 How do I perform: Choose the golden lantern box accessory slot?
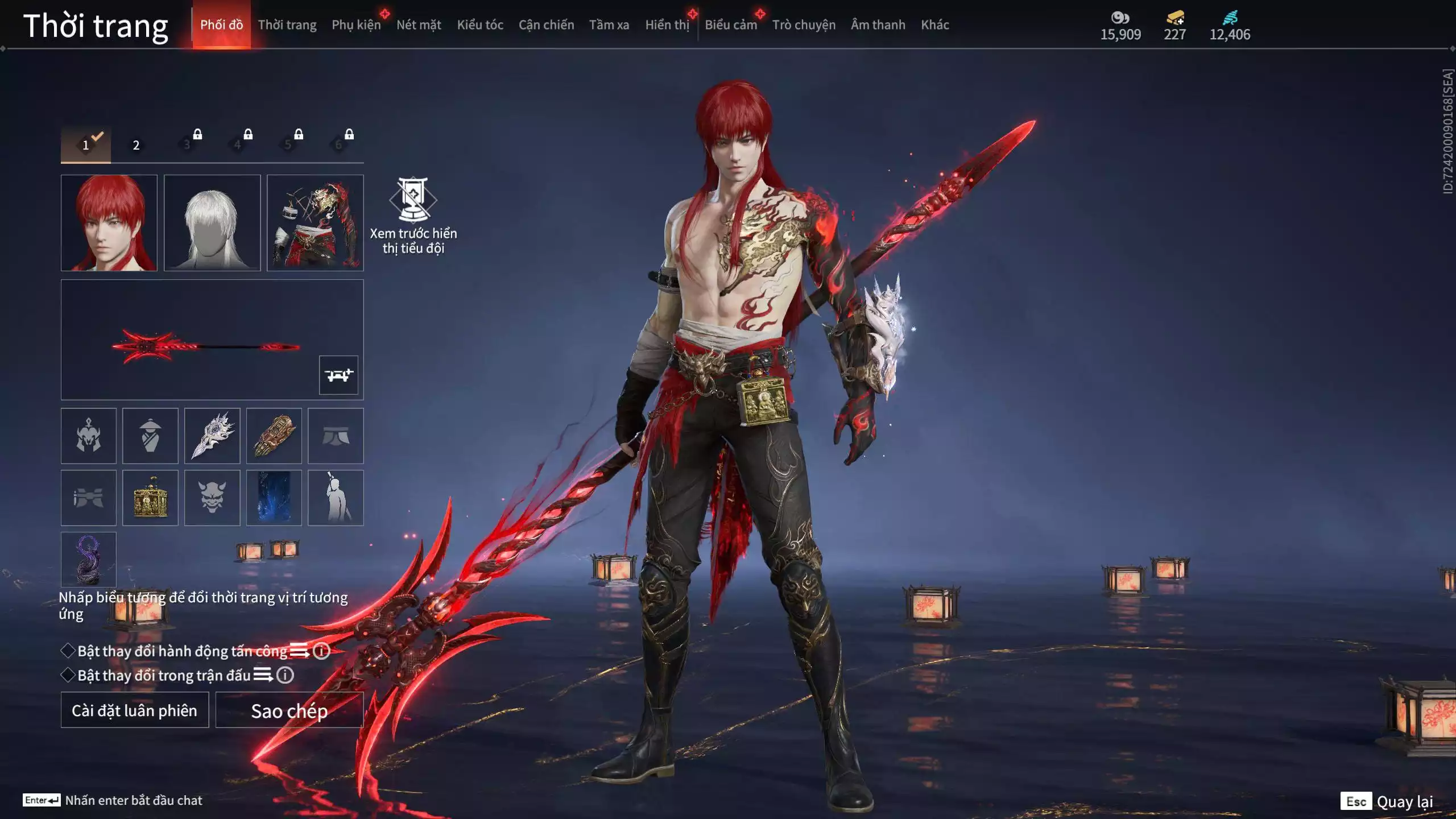pyautogui.click(x=150, y=498)
